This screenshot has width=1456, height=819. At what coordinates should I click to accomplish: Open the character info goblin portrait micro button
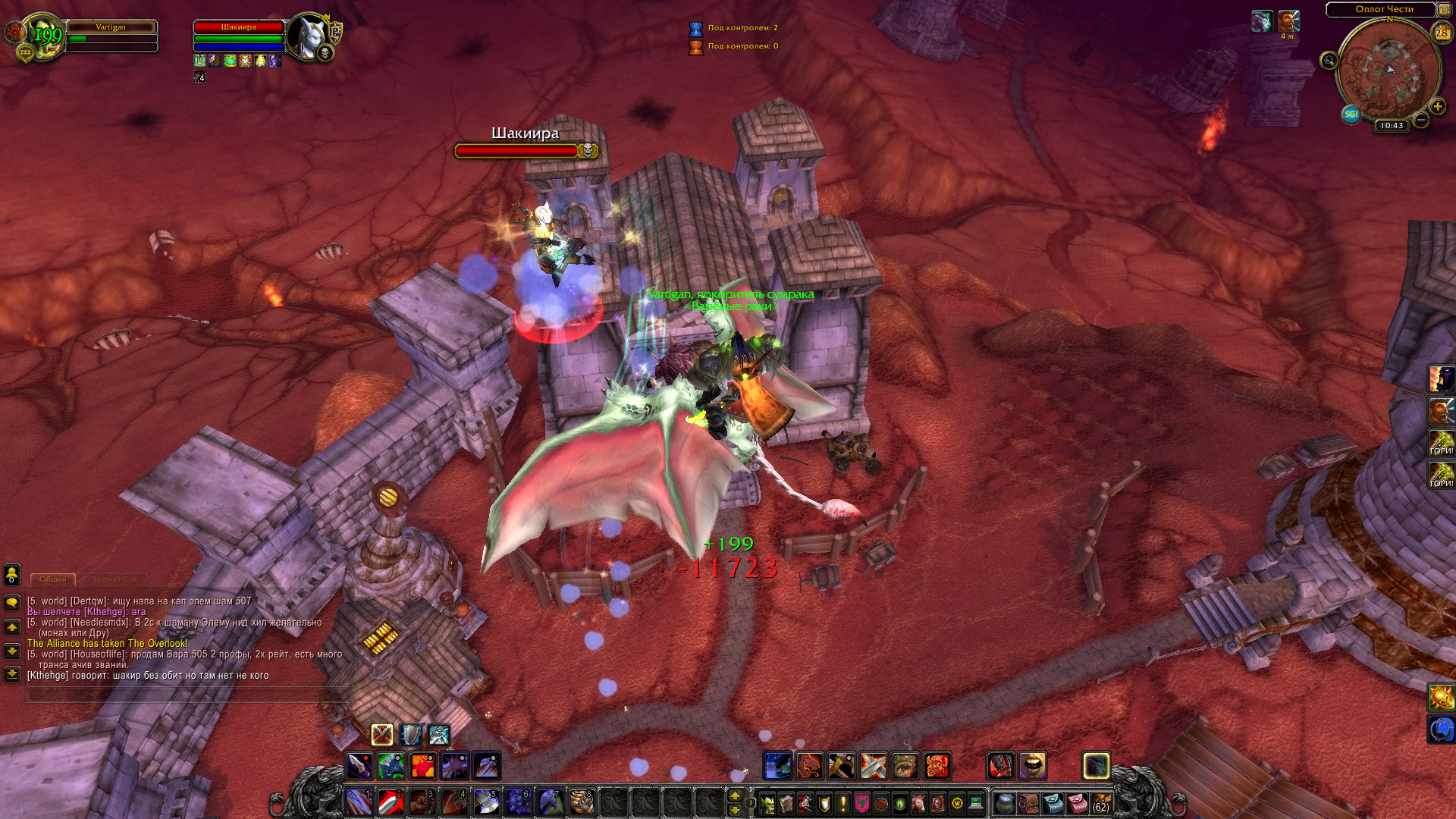click(x=767, y=803)
